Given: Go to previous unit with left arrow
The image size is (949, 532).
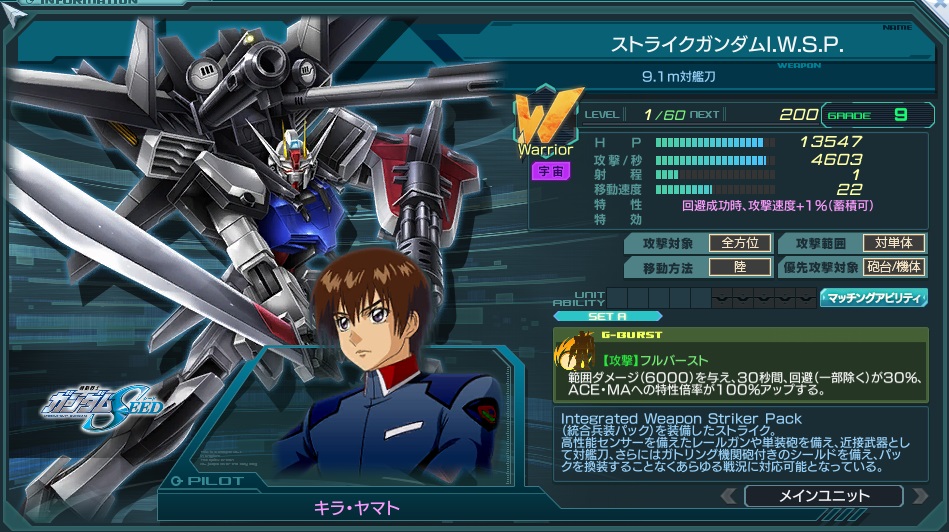Looking at the screenshot, I should 730,496.
